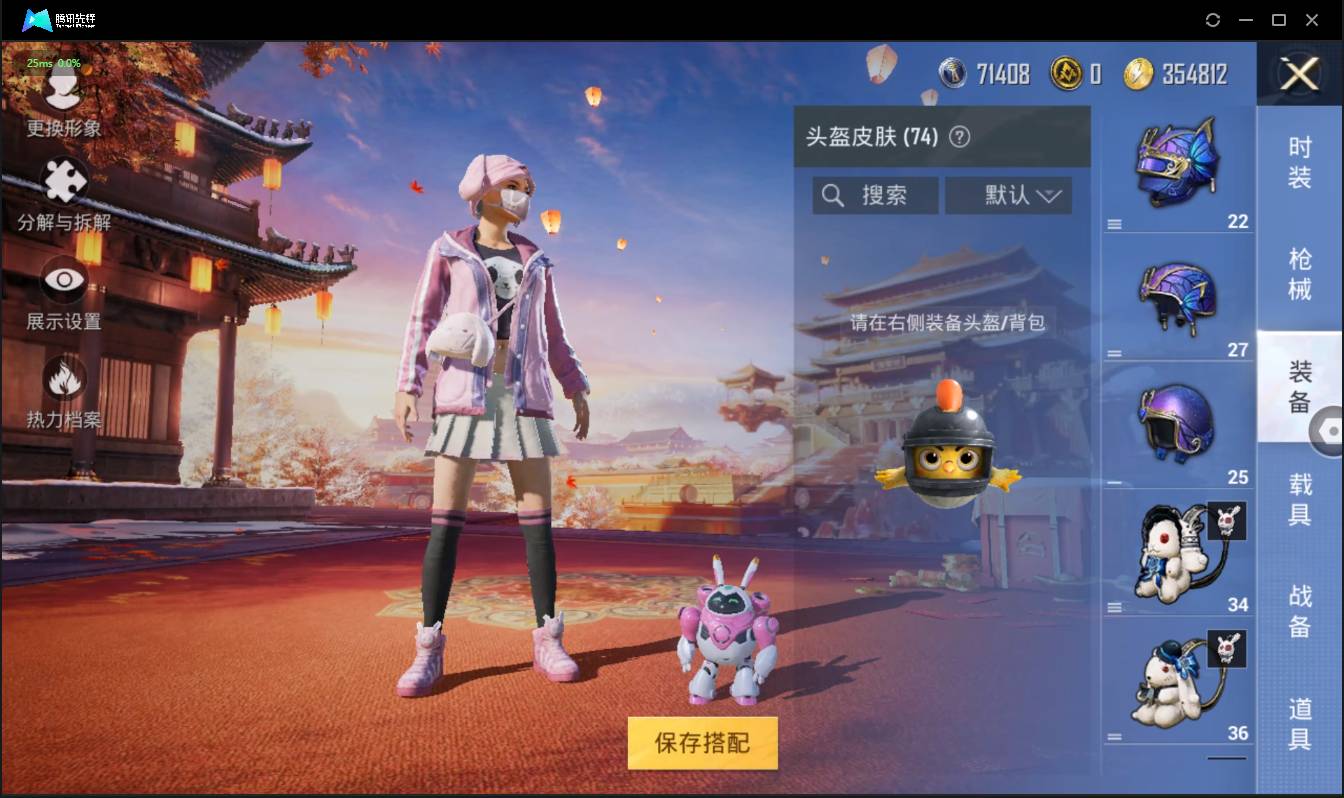Click the refresh icon in the emulator title bar
1344x798 pixels.
tap(1213, 19)
